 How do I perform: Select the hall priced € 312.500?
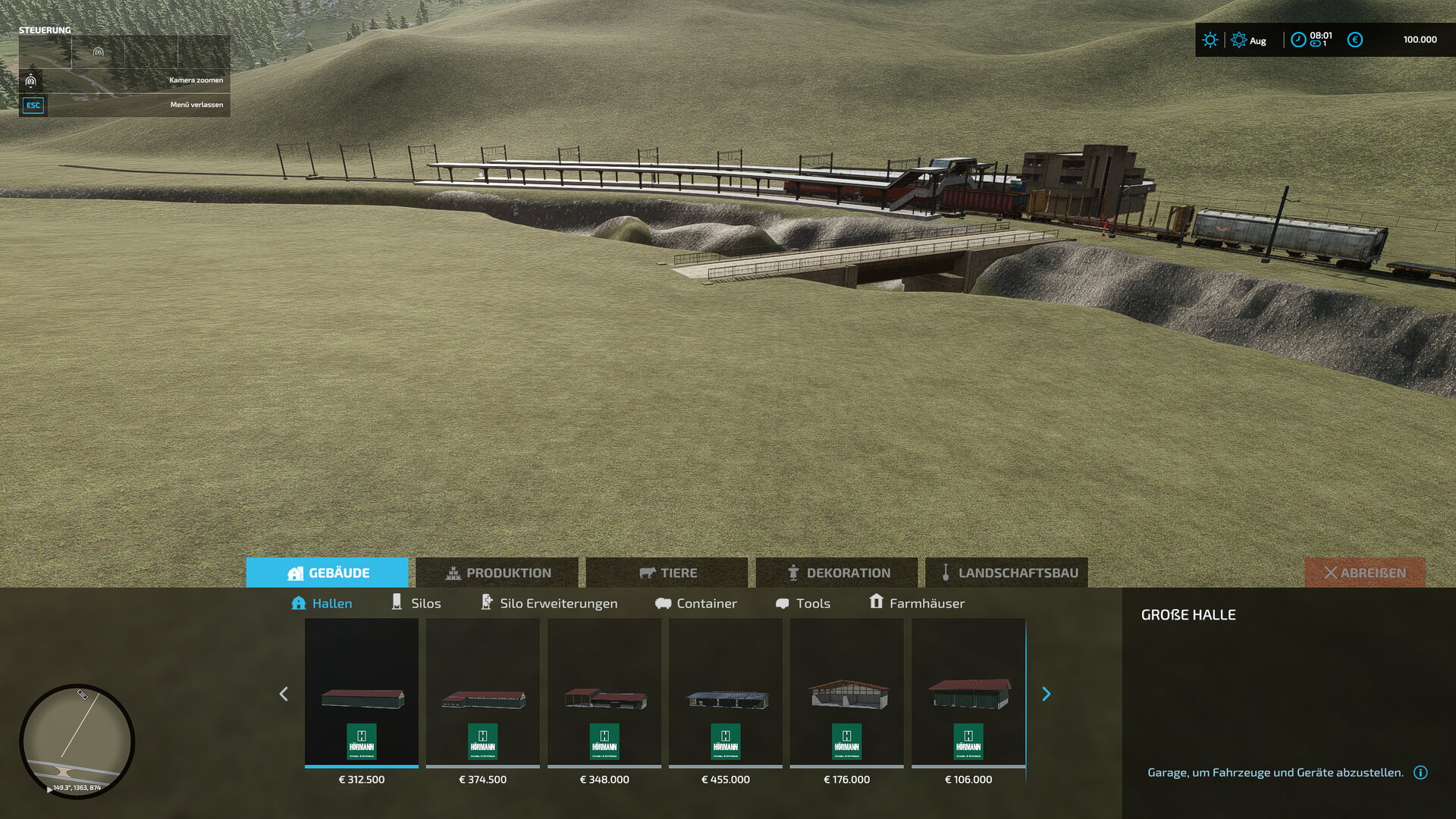(362, 694)
